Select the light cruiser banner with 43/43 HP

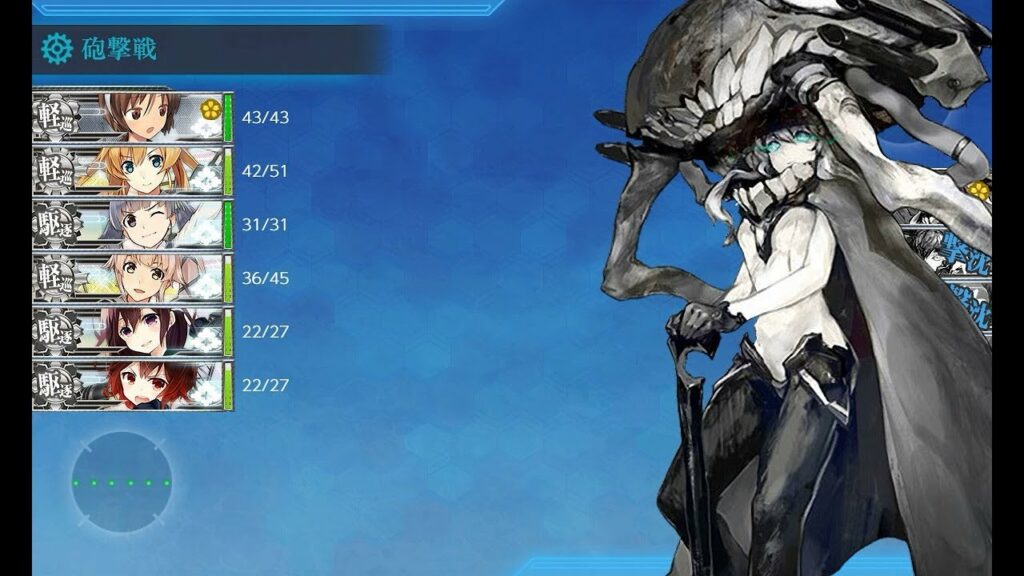132,117
